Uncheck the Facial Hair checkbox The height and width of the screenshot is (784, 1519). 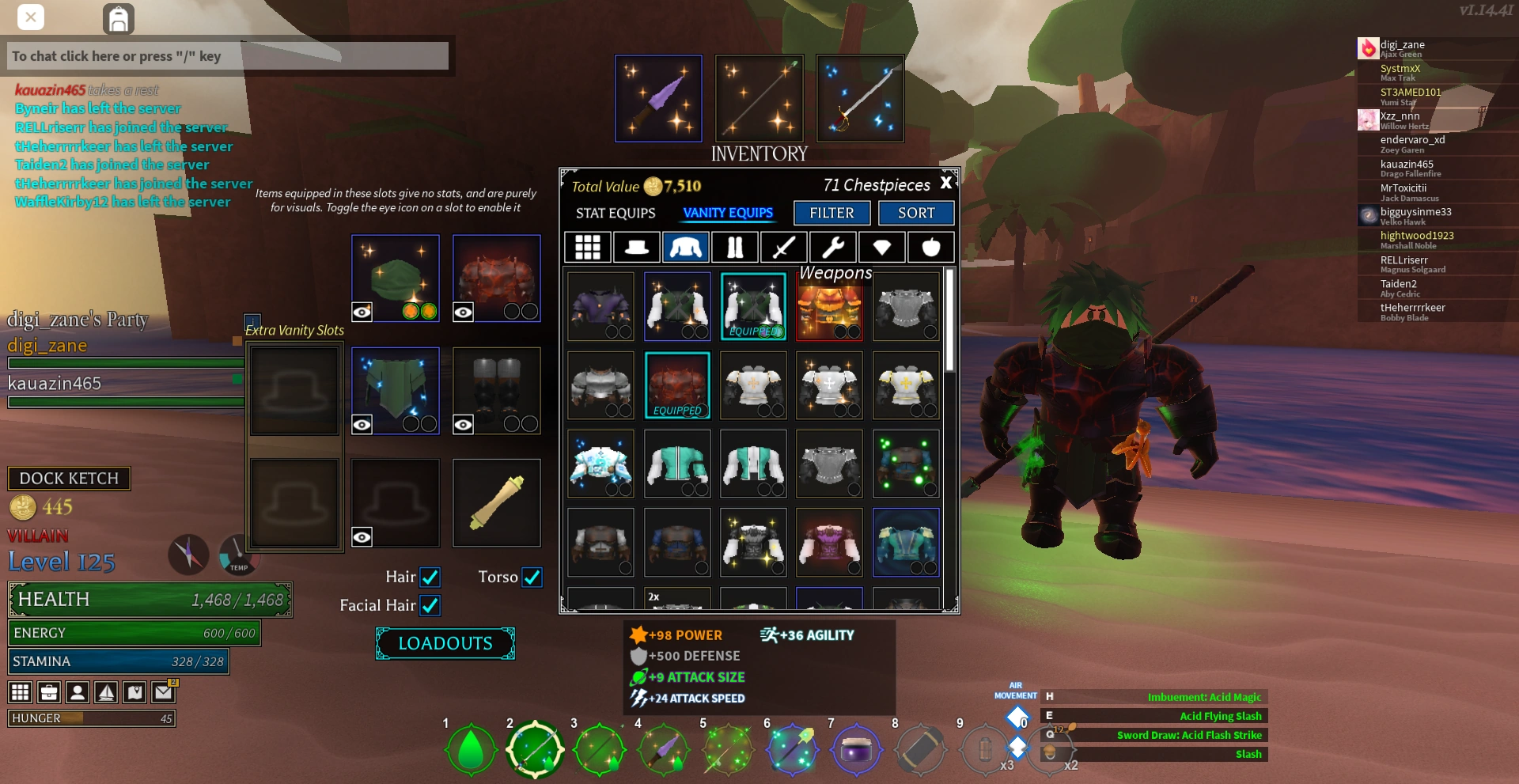coord(430,605)
